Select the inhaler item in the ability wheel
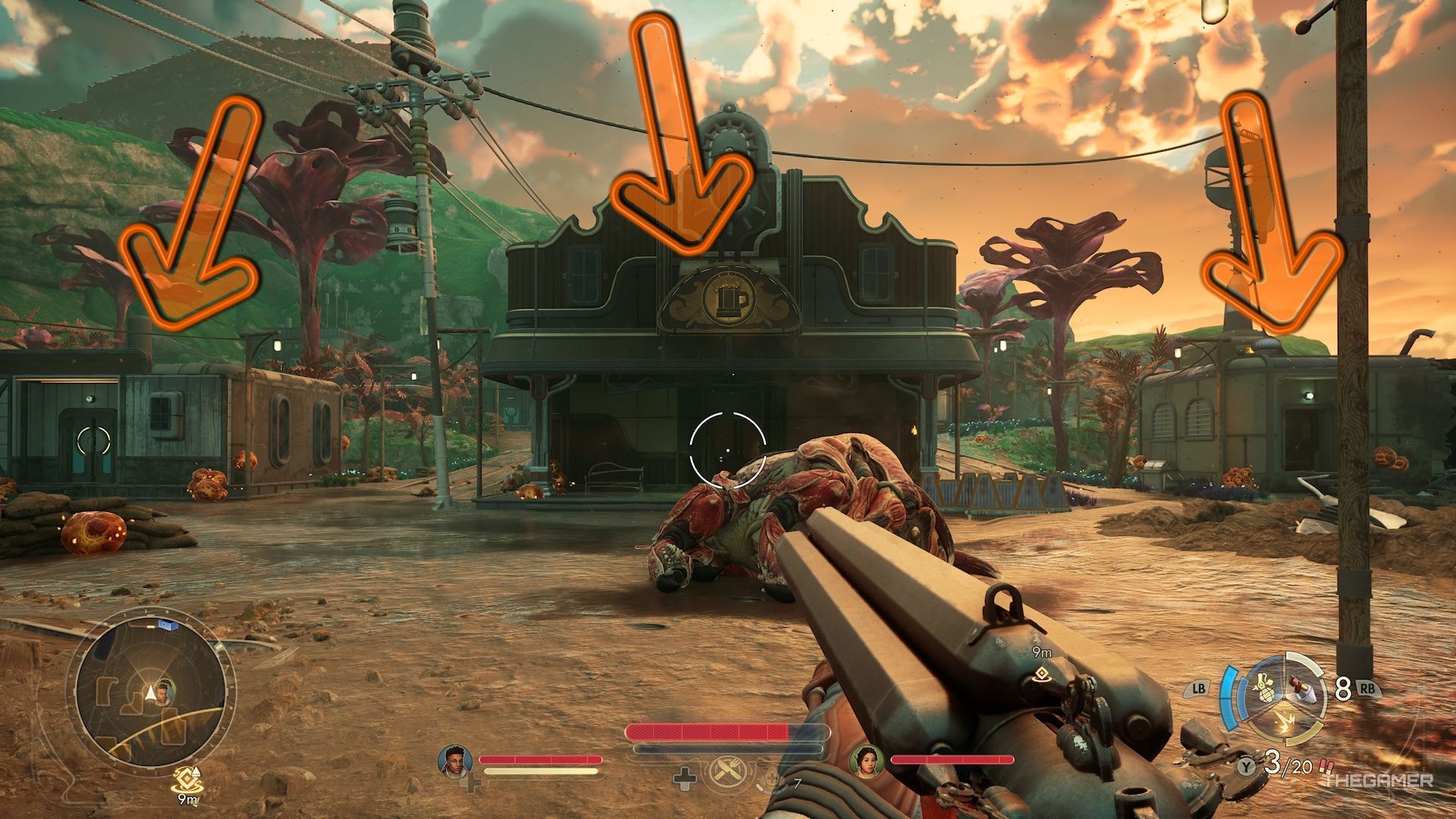The height and width of the screenshot is (819, 1456). (1301, 689)
